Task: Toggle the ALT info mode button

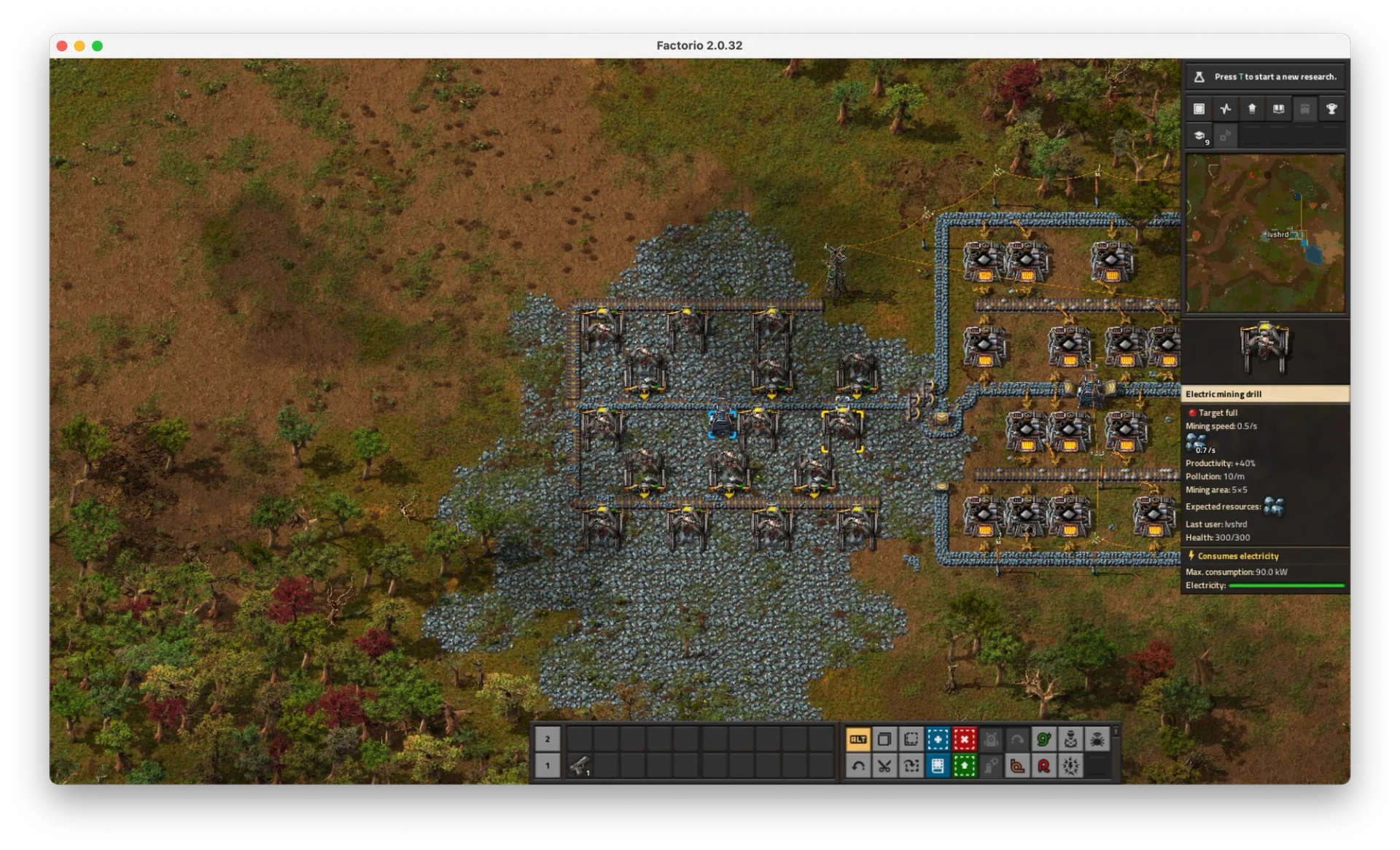Action: pyautogui.click(x=858, y=739)
